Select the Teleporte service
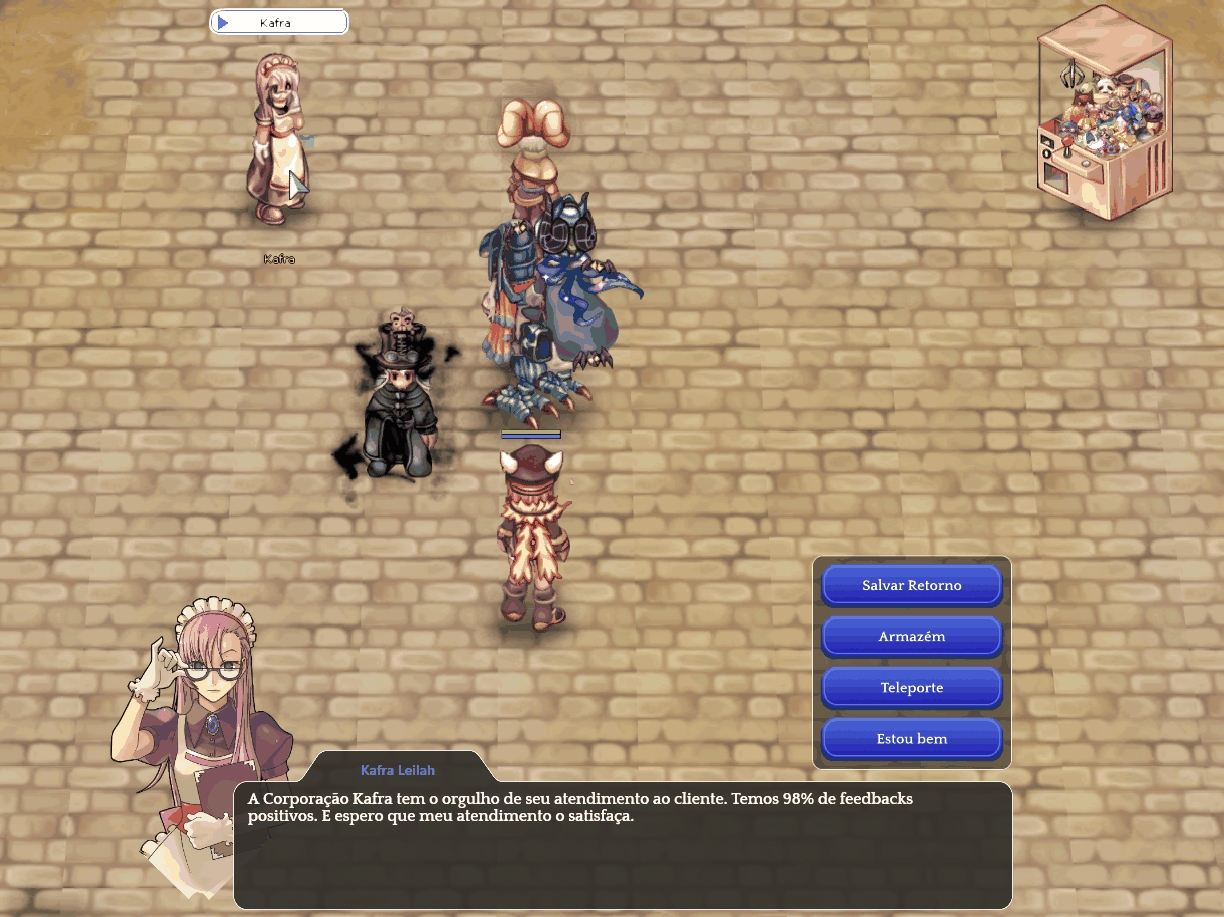This screenshot has width=1224, height=917. click(x=911, y=688)
